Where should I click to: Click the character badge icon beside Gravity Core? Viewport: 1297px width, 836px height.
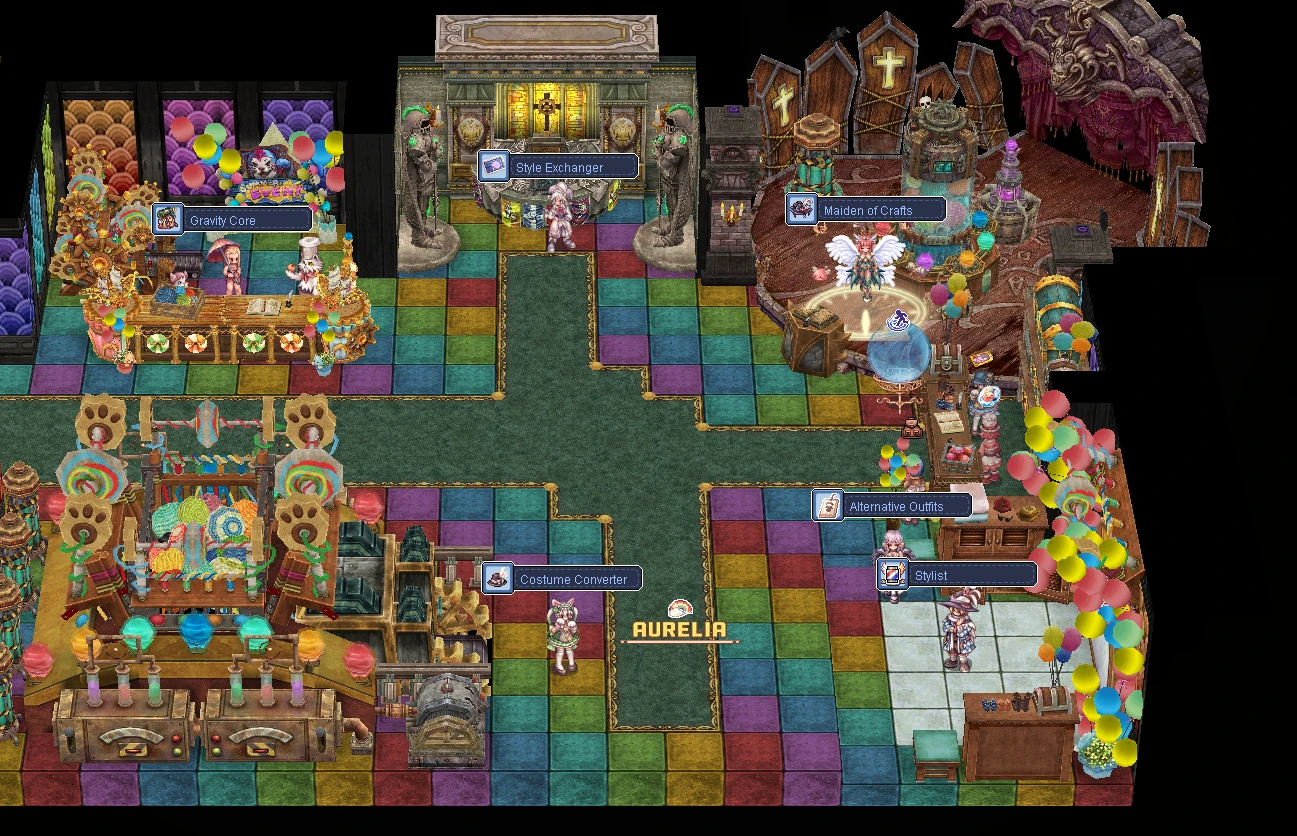click(x=169, y=219)
